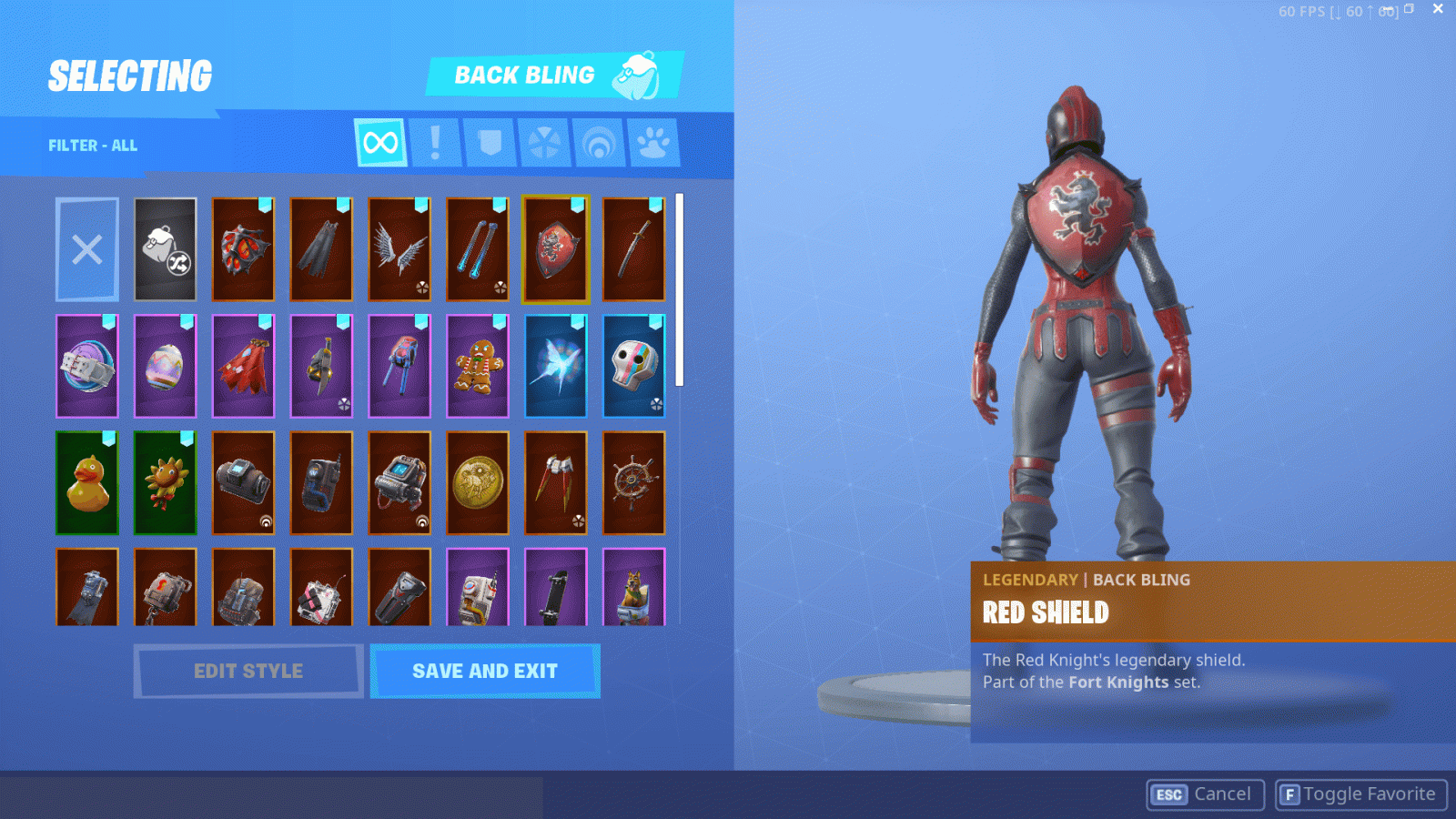
Task: Select the X slot to remove back bling
Action: (87, 248)
